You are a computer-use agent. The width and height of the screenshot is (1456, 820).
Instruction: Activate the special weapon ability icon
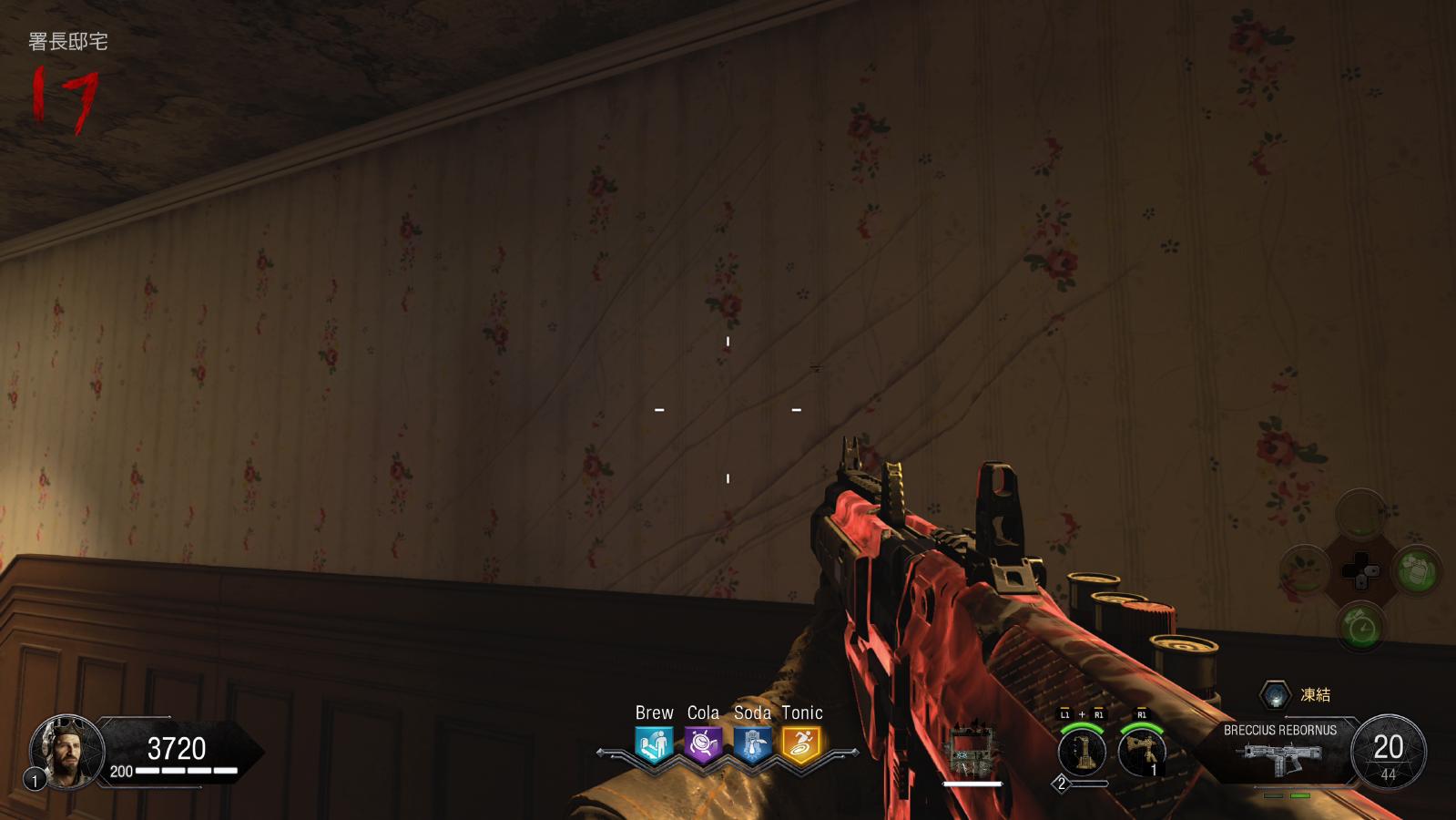pyautogui.click(x=1082, y=752)
